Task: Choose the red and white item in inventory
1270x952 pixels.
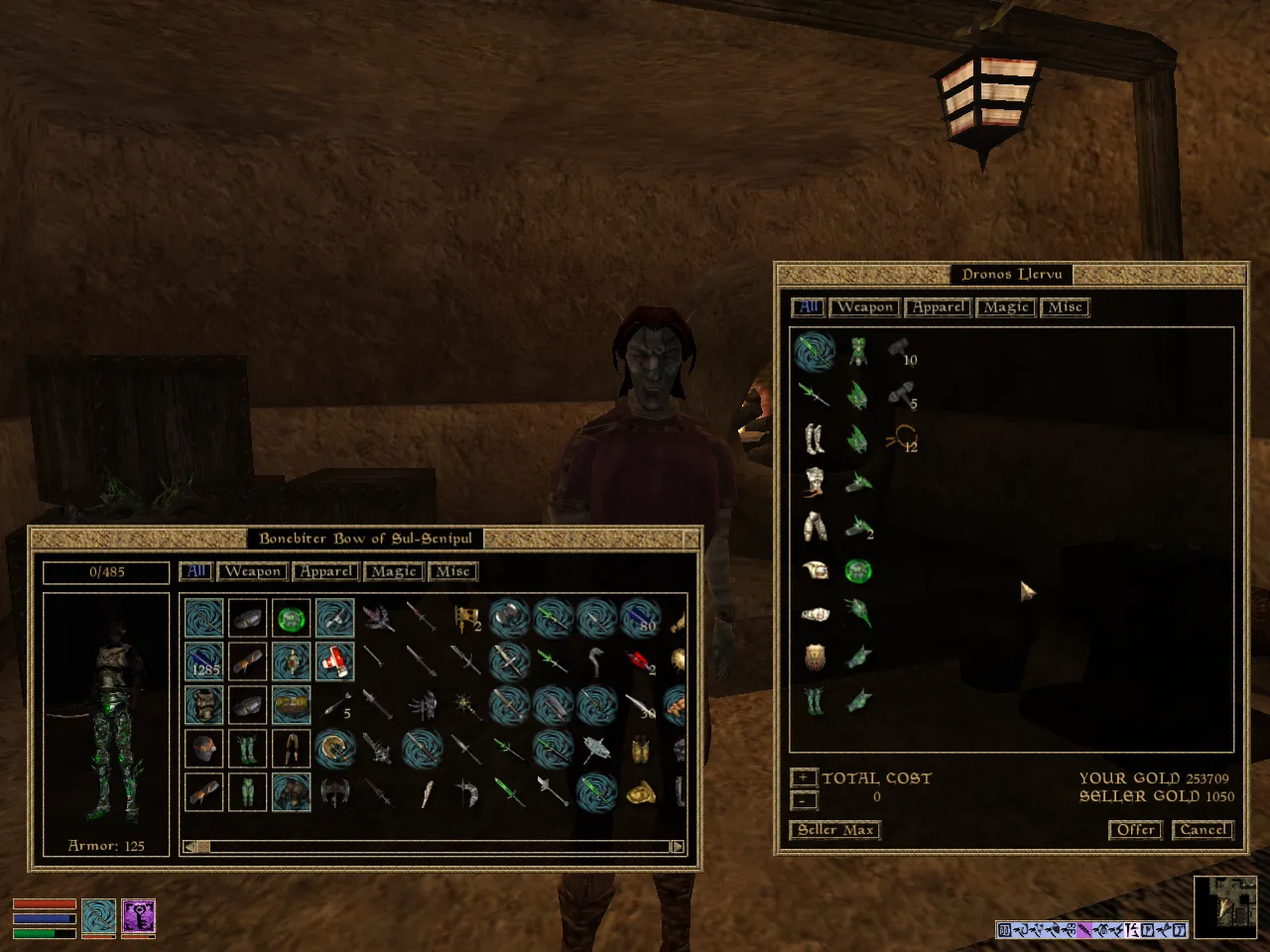Action: 335,661
